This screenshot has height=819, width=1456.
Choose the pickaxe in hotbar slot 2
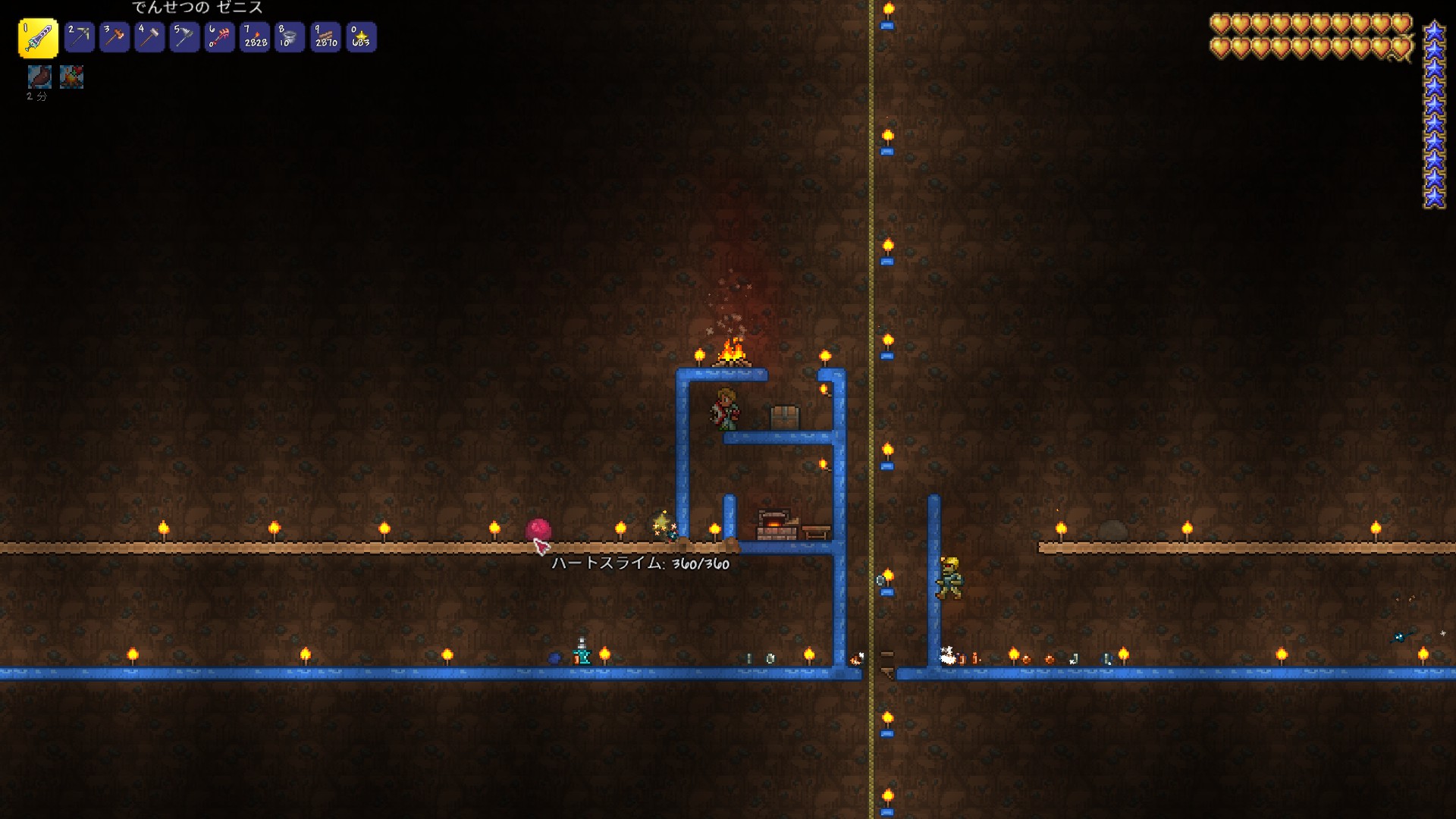(79, 37)
